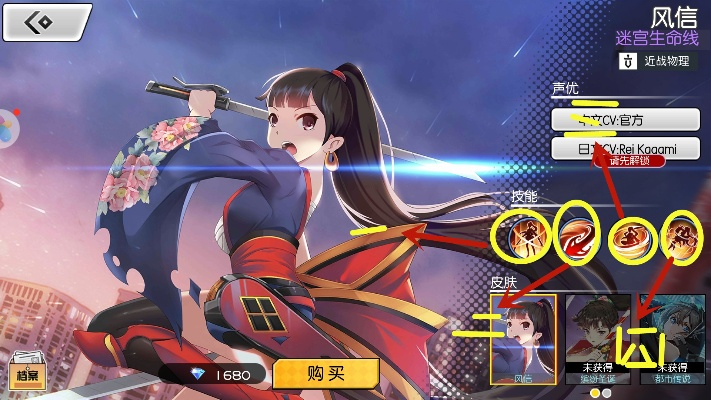The height and width of the screenshot is (400, 711).
Task: Tap the 近战物理 melee type badge
Action: click(x=655, y=61)
